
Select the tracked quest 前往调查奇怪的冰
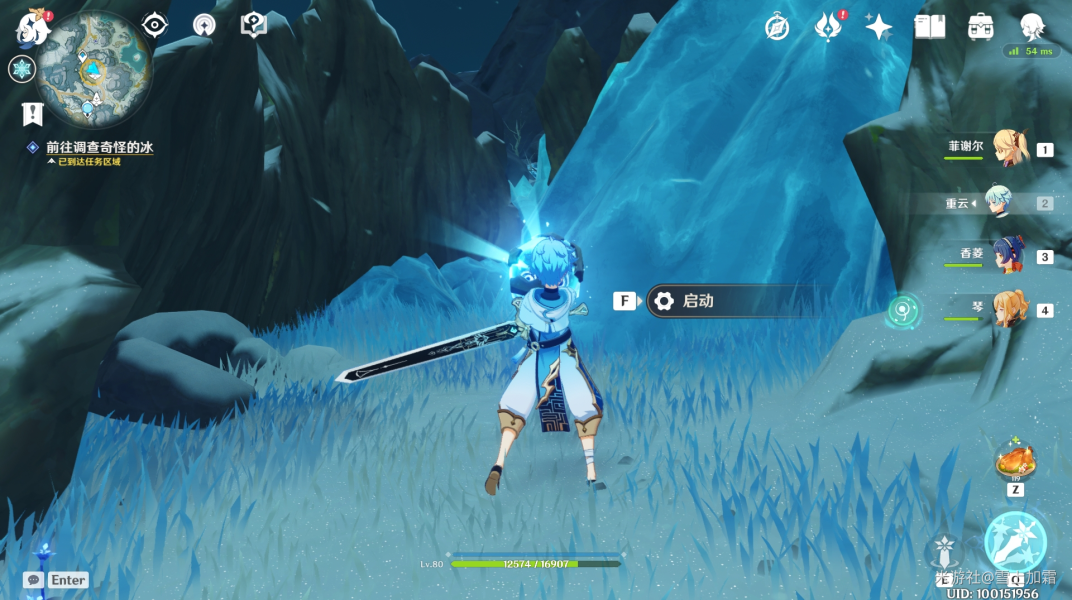click(x=99, y=147)
